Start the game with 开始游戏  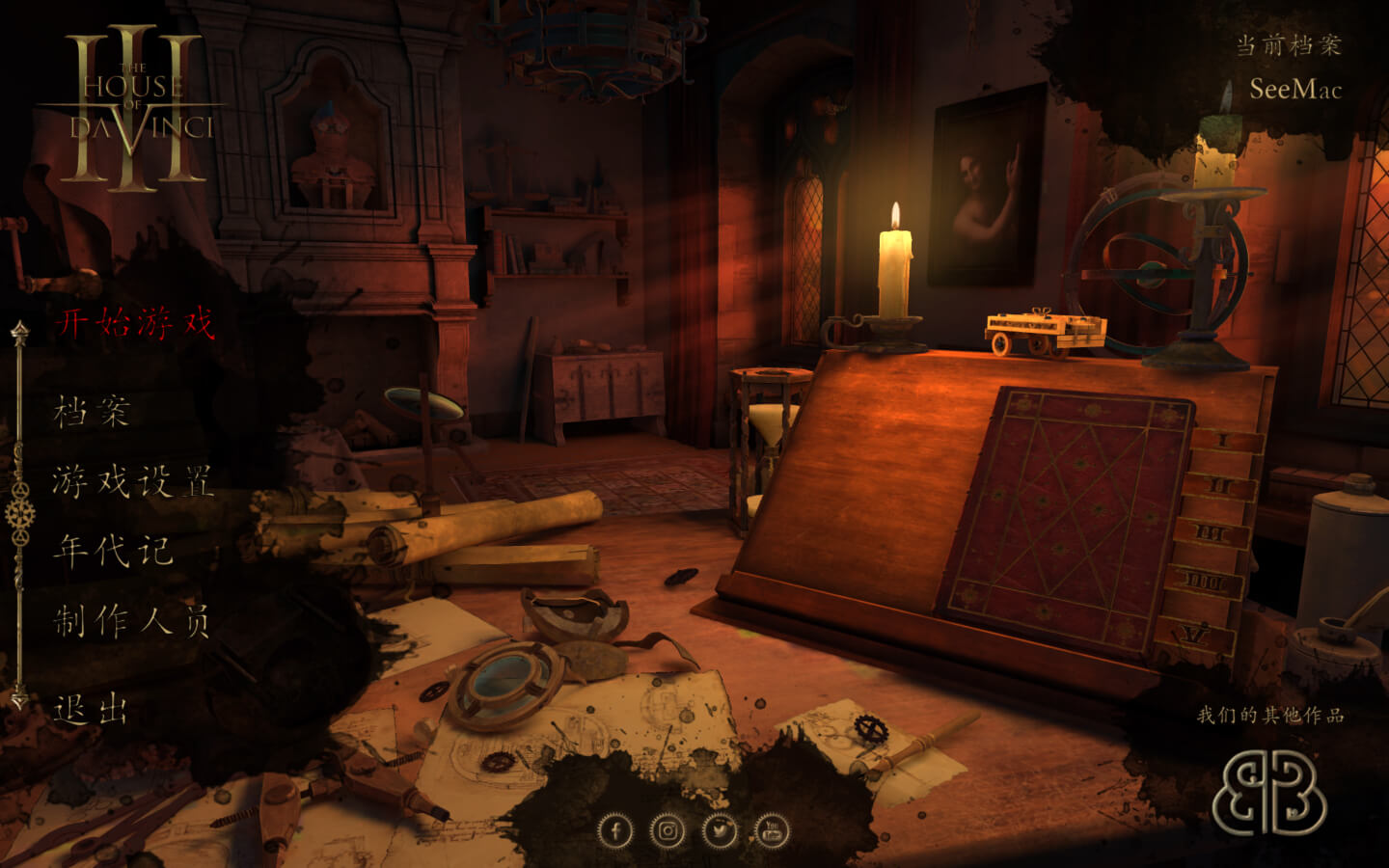pyautogui.click(x=134, y=322)
